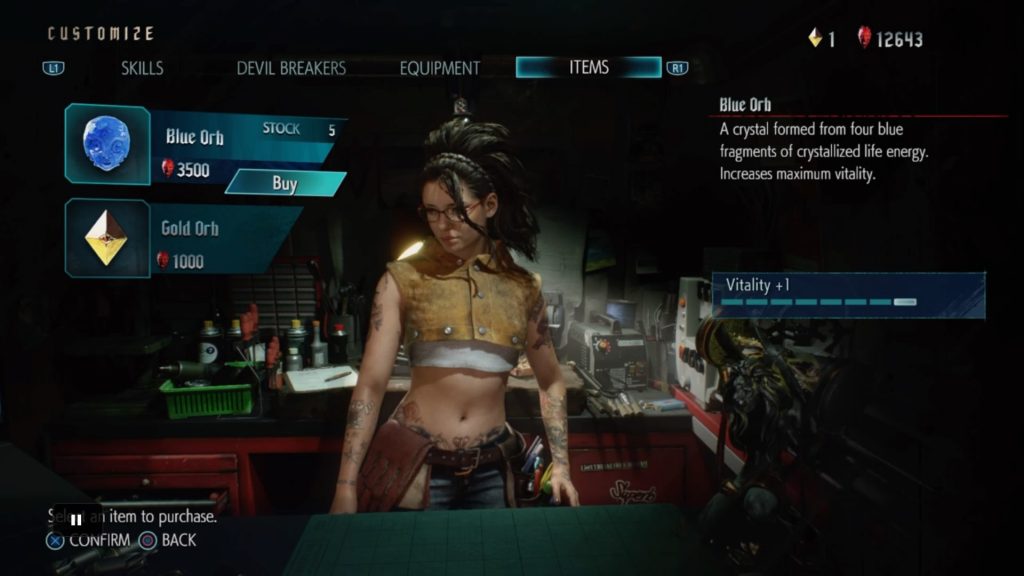Switch to the Skills tab
1024x576 pixels.
(x=142, y=68)
